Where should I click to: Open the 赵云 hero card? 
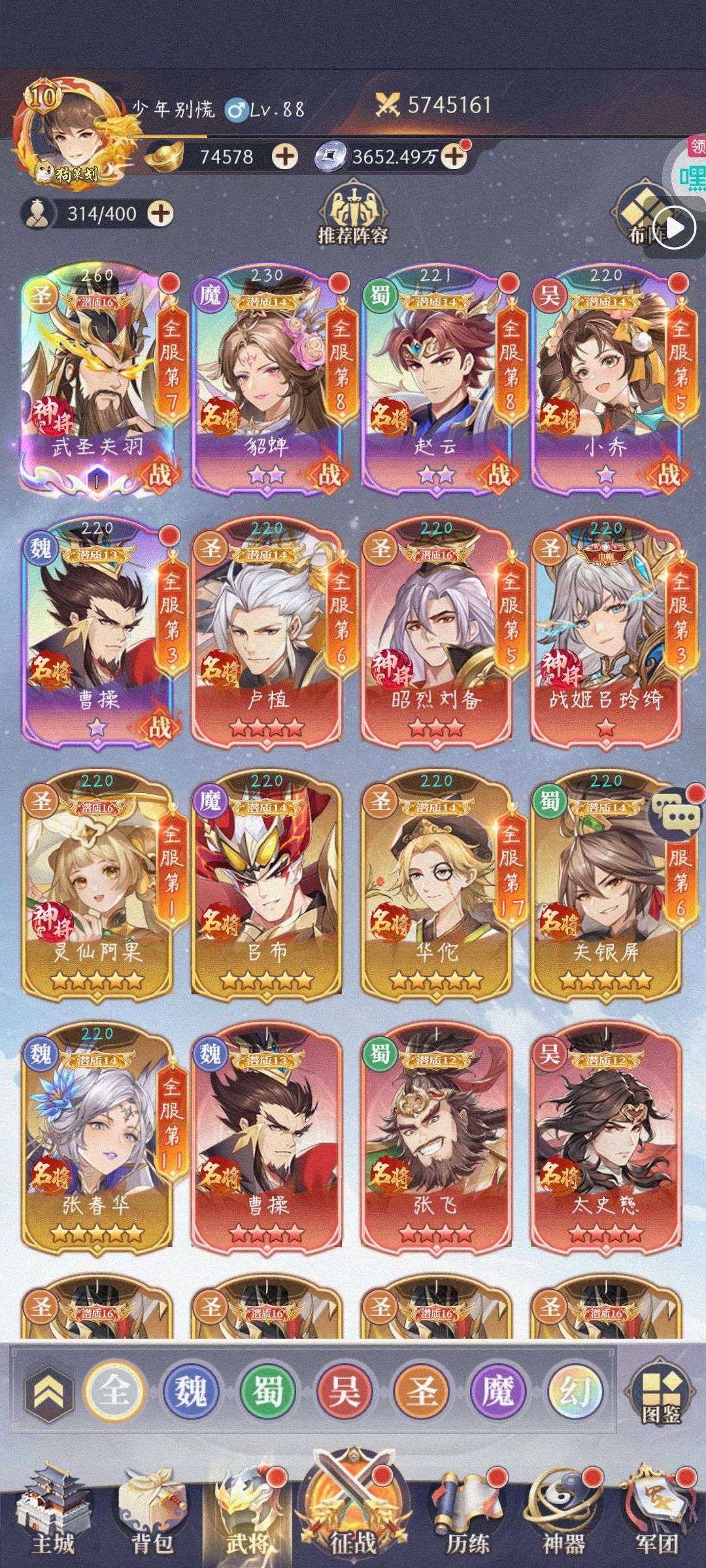[436, 379]
